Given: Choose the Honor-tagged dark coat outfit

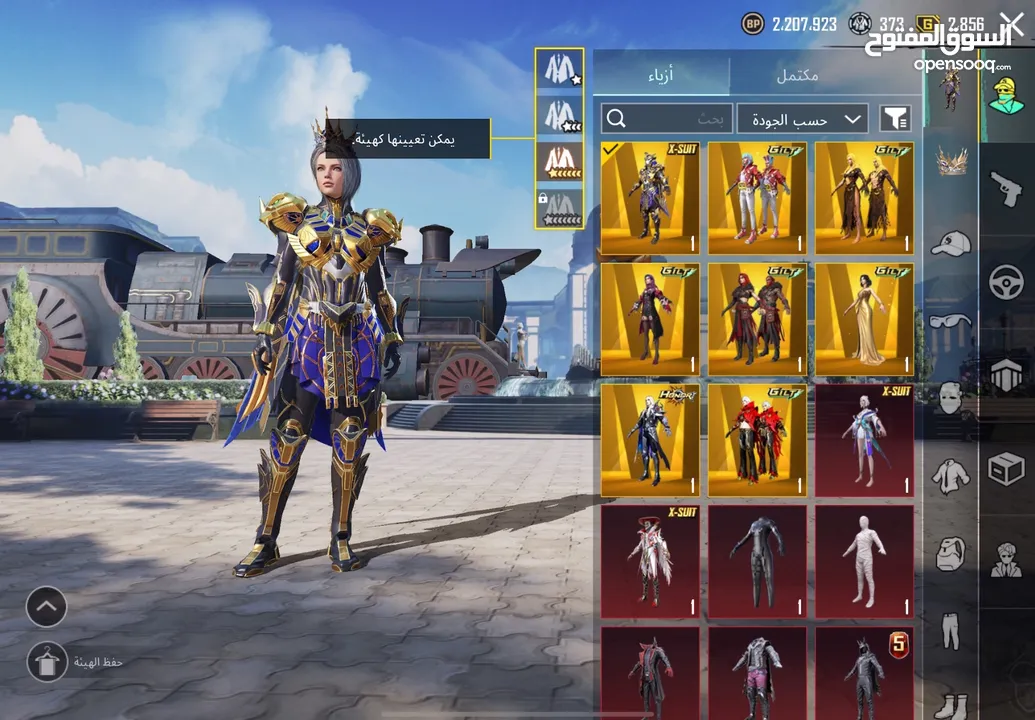Looking at the screenshot, I should click(650, 441).
